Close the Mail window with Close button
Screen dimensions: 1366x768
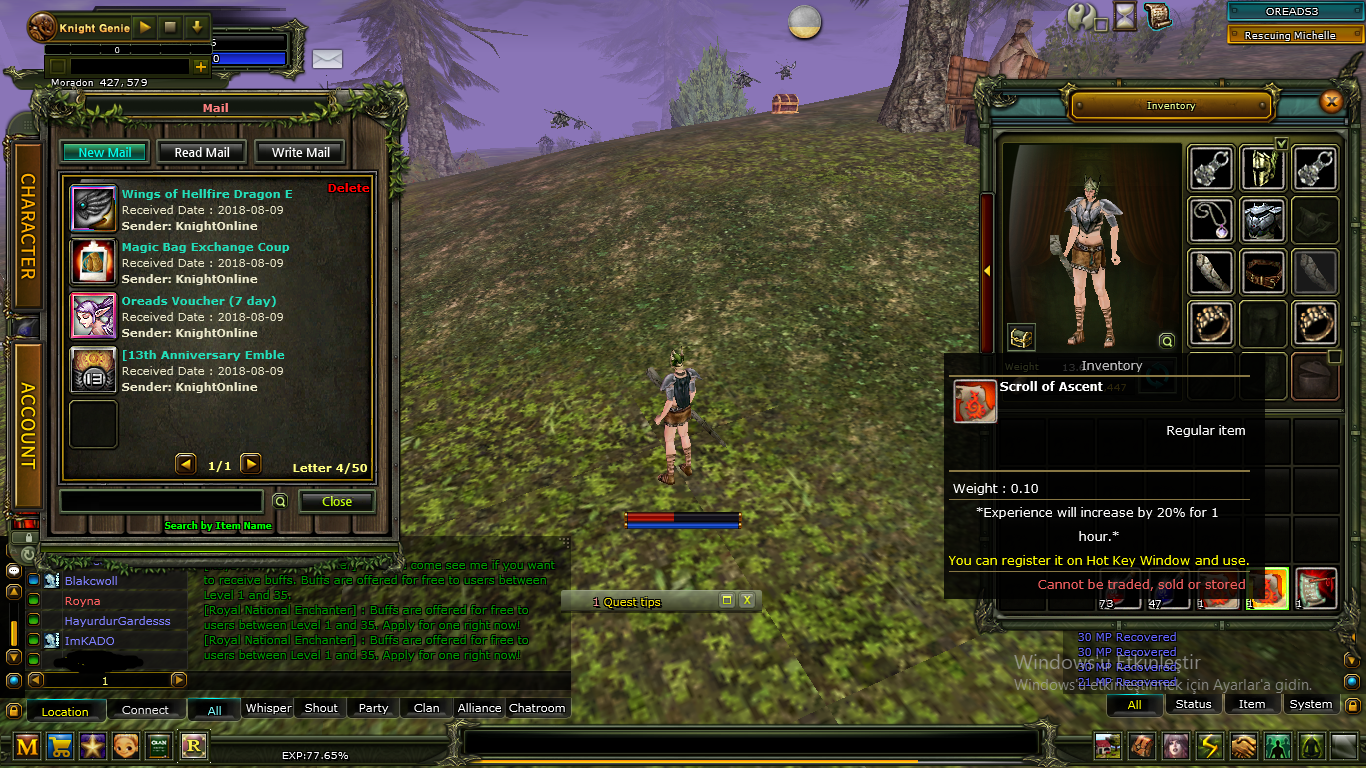click(336, 501)
